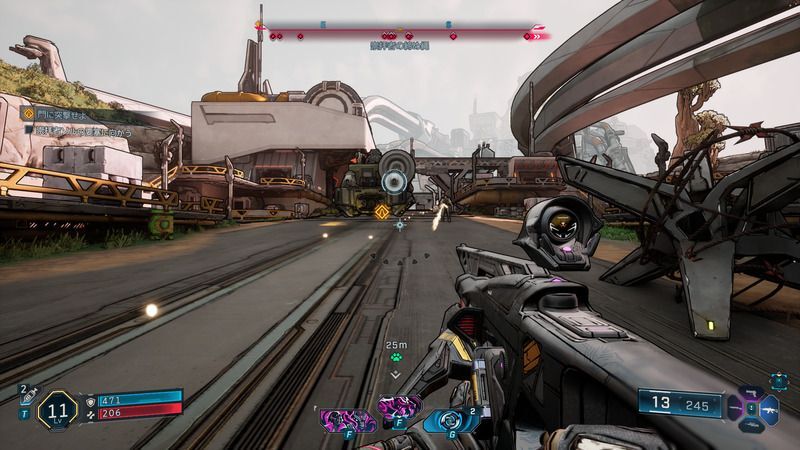Select the pistol slot in weapon wheel
Screen dimensions: 800x450
tap(749, 392)
